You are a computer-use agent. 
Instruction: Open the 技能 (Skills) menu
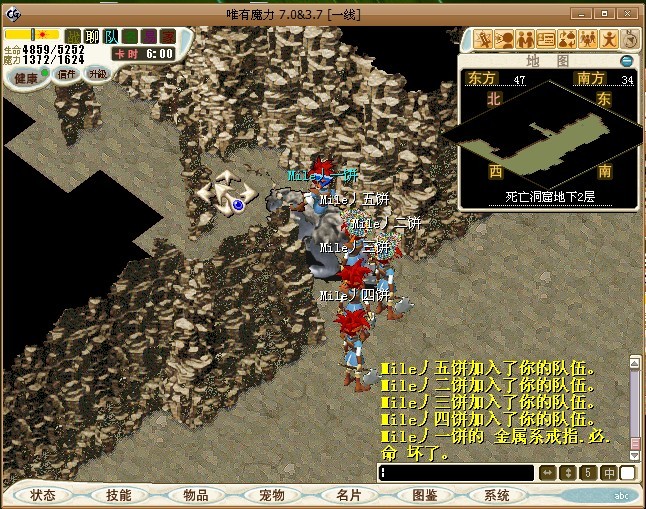click(x=119, y=495)
